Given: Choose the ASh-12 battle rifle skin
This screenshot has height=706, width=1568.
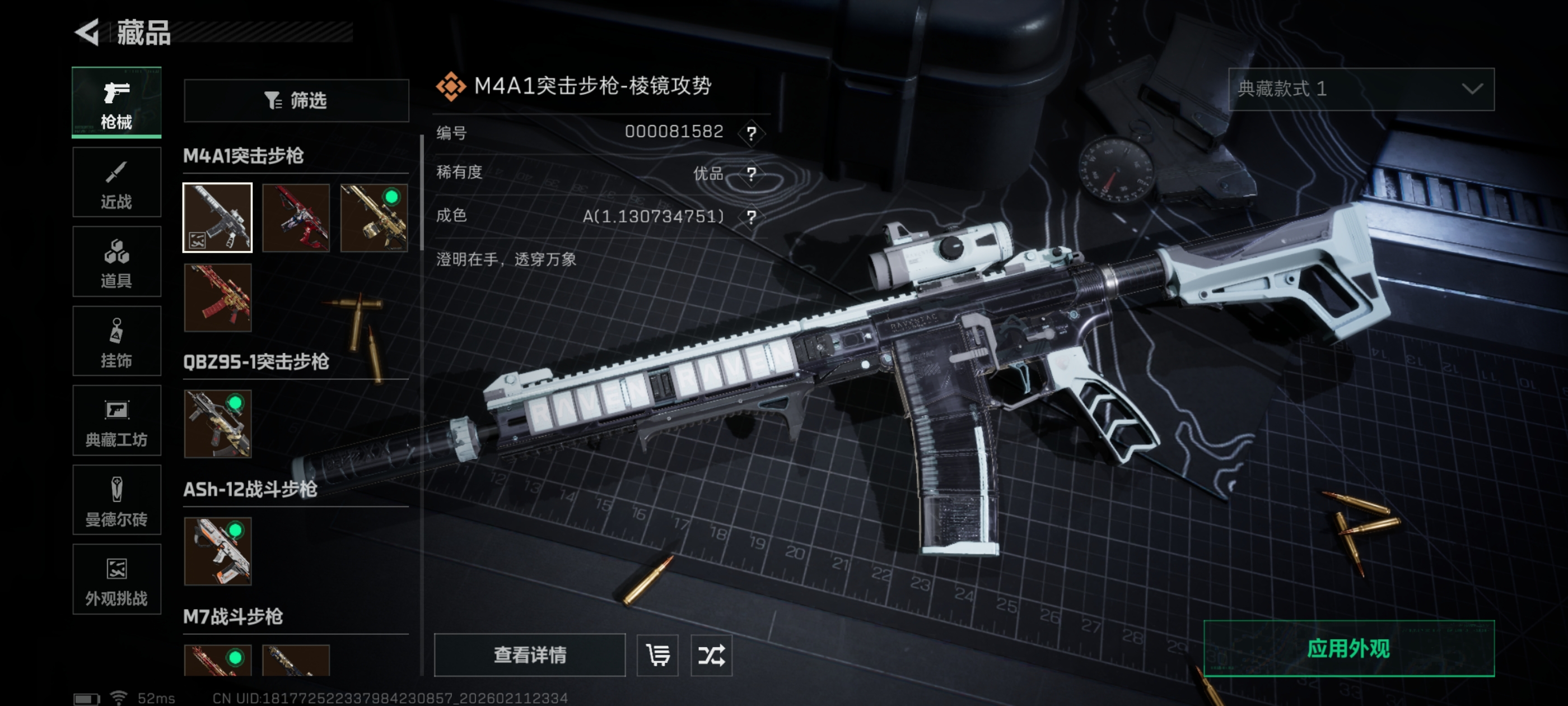Looking at the screenshot, I should pos(217,551).
